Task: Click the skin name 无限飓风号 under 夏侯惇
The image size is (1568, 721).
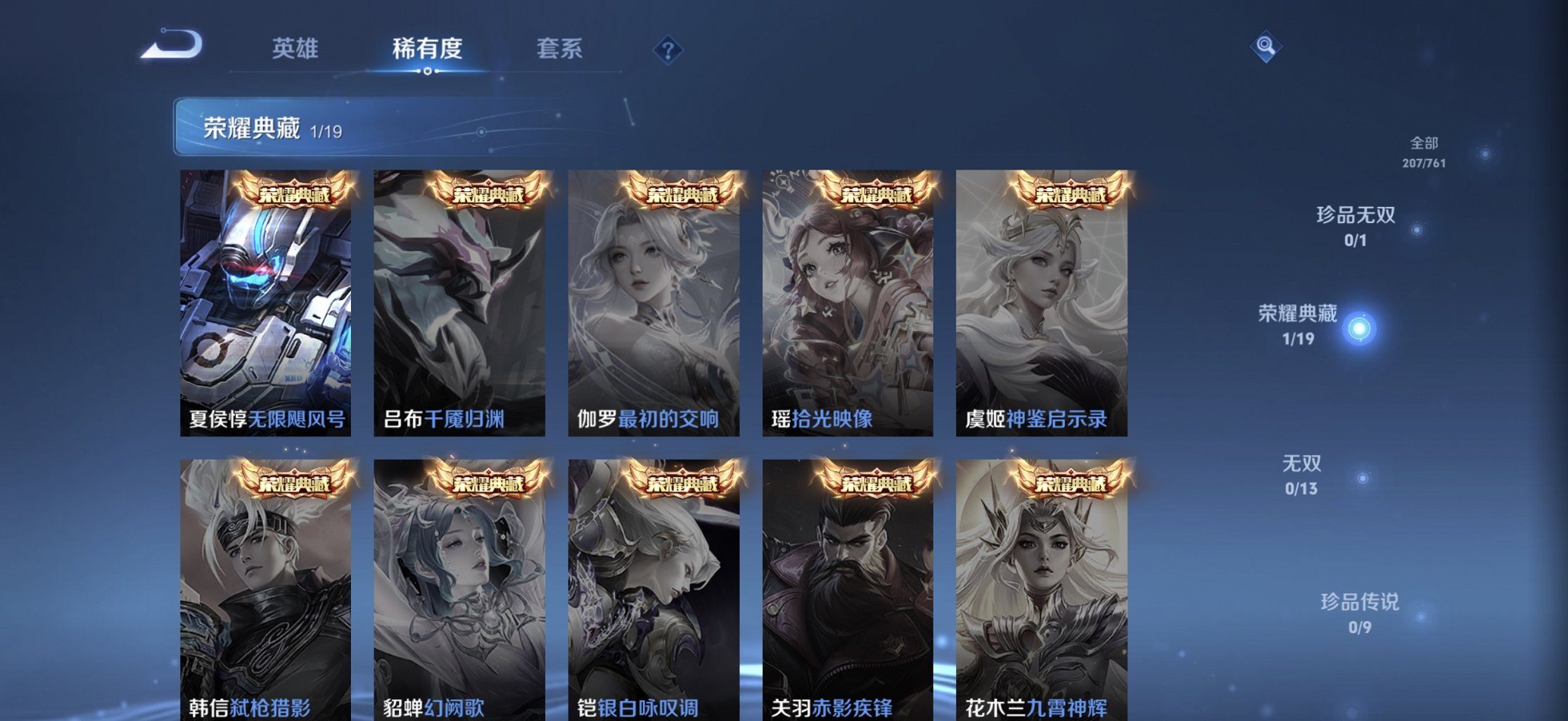Action: click(x=294, y=421)
